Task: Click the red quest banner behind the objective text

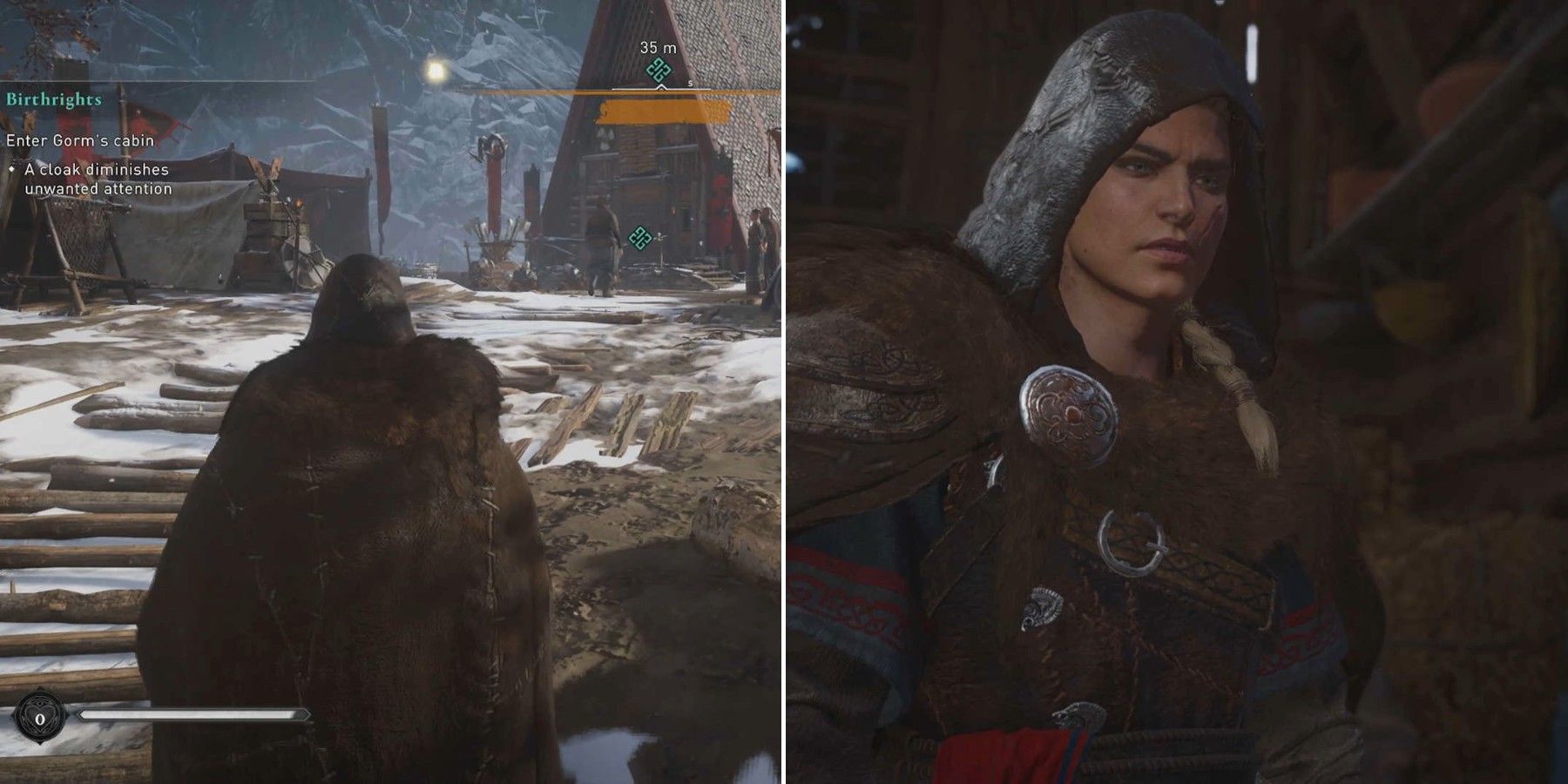Action: click(153, 125)
